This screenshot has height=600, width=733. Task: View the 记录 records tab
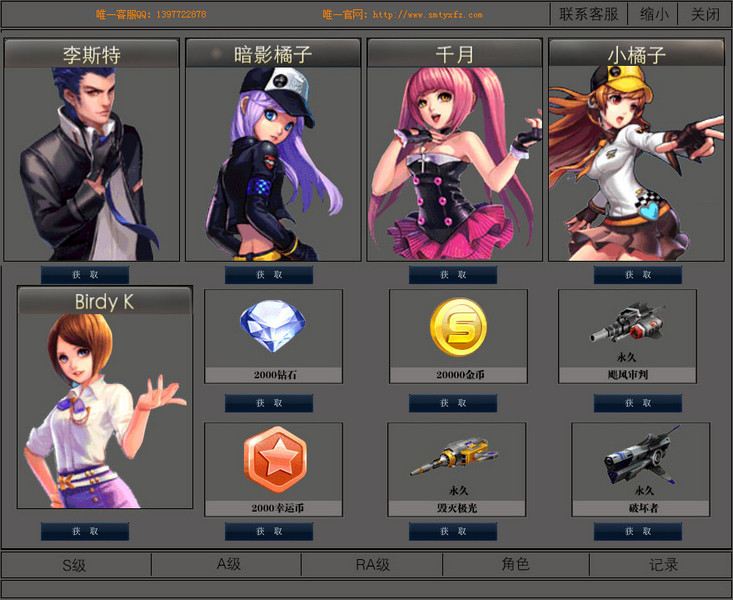664,565
